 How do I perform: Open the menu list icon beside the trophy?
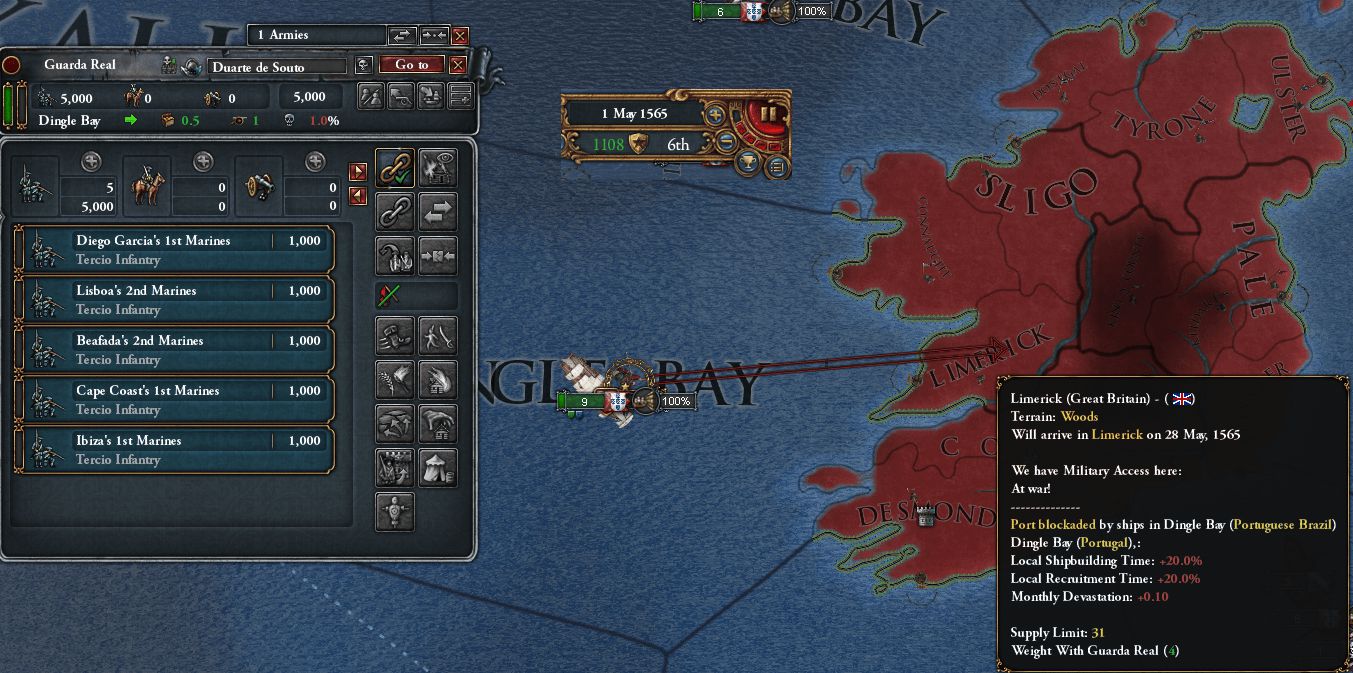pos(776,166)
